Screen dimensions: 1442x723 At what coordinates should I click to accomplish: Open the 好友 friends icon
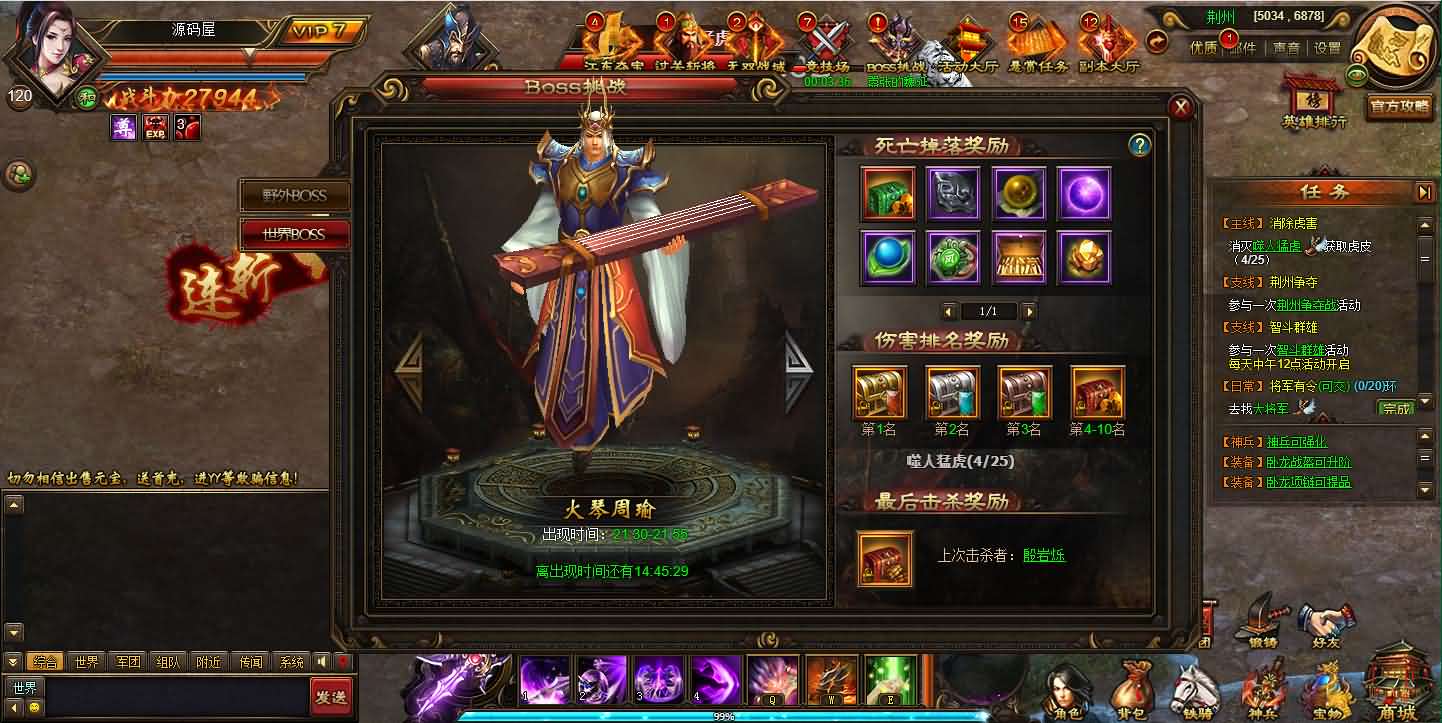click(x=1327, y=625)
